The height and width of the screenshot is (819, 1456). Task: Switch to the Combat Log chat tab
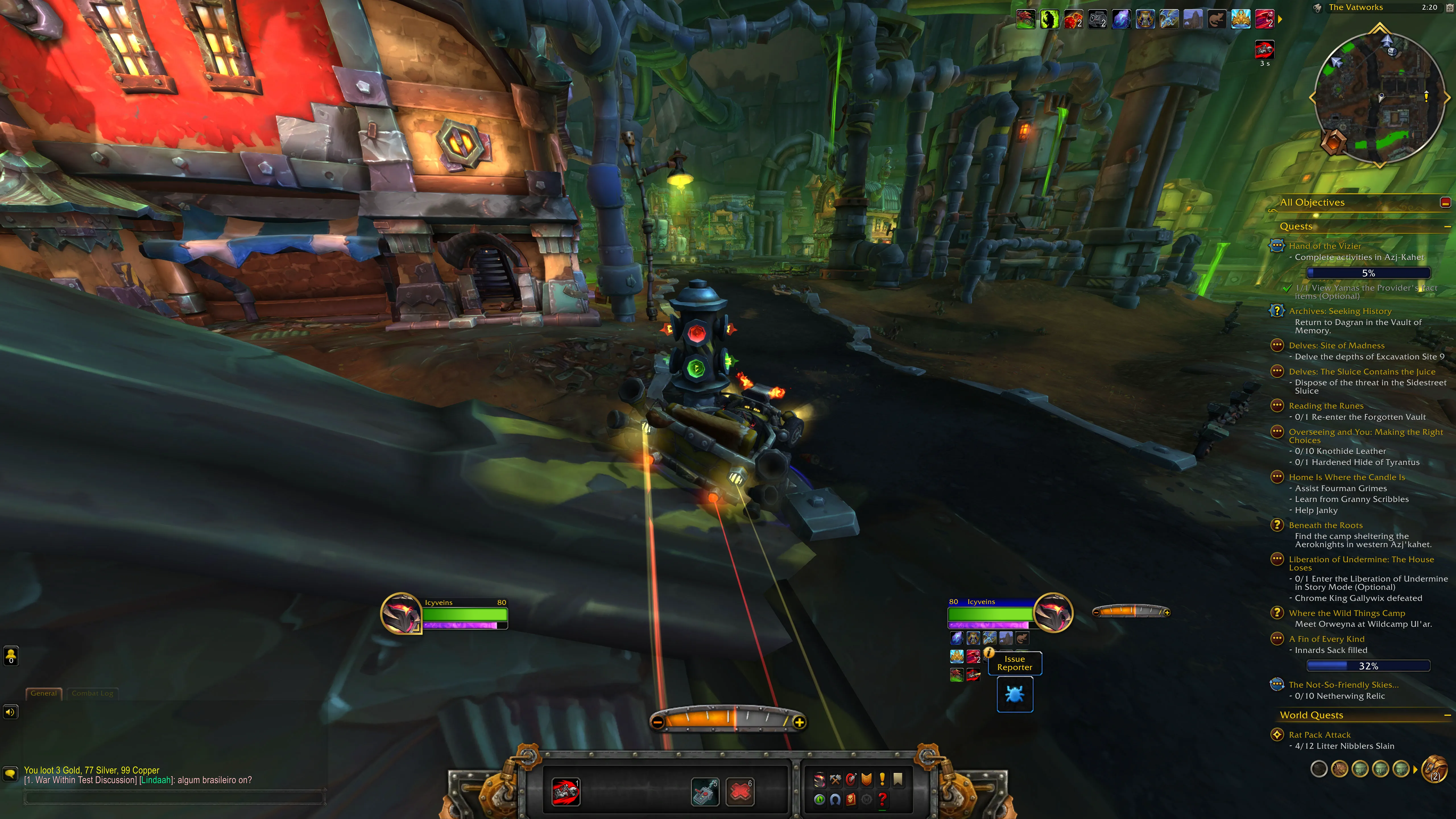pyautogui.click(x=92, y=693)
